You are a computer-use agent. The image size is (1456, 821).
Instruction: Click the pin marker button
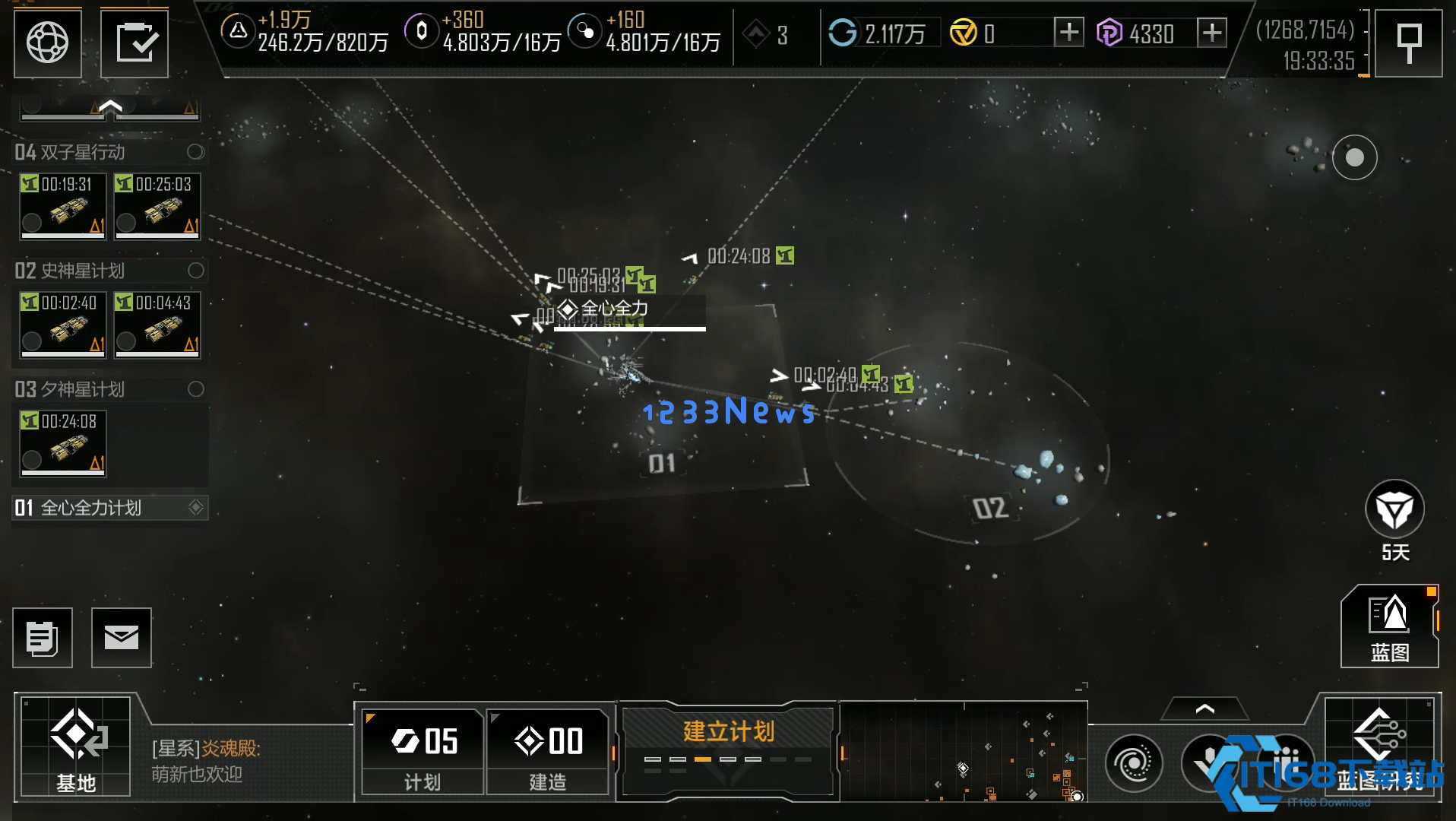(x=1409, y=43)
